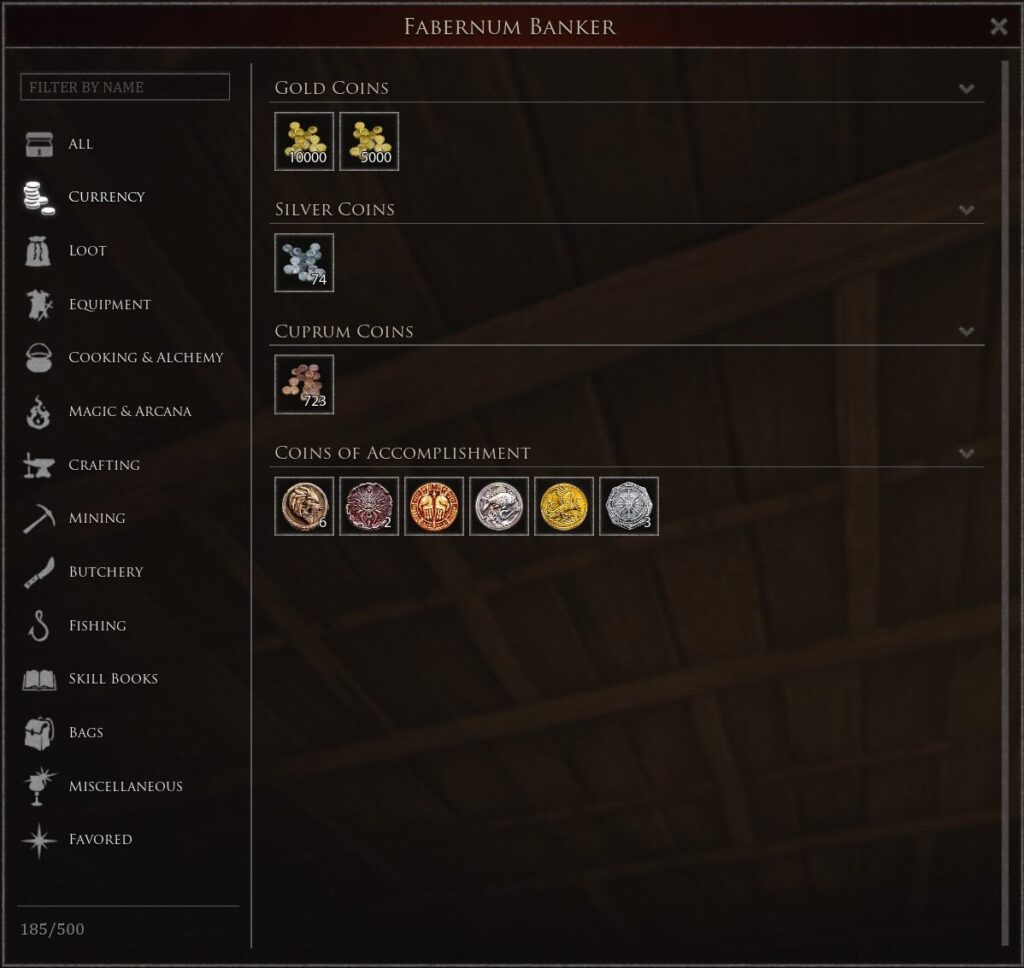Select the 74 silver coins stack
This screenshot has width=1024, height=968.
coord(304,263)
